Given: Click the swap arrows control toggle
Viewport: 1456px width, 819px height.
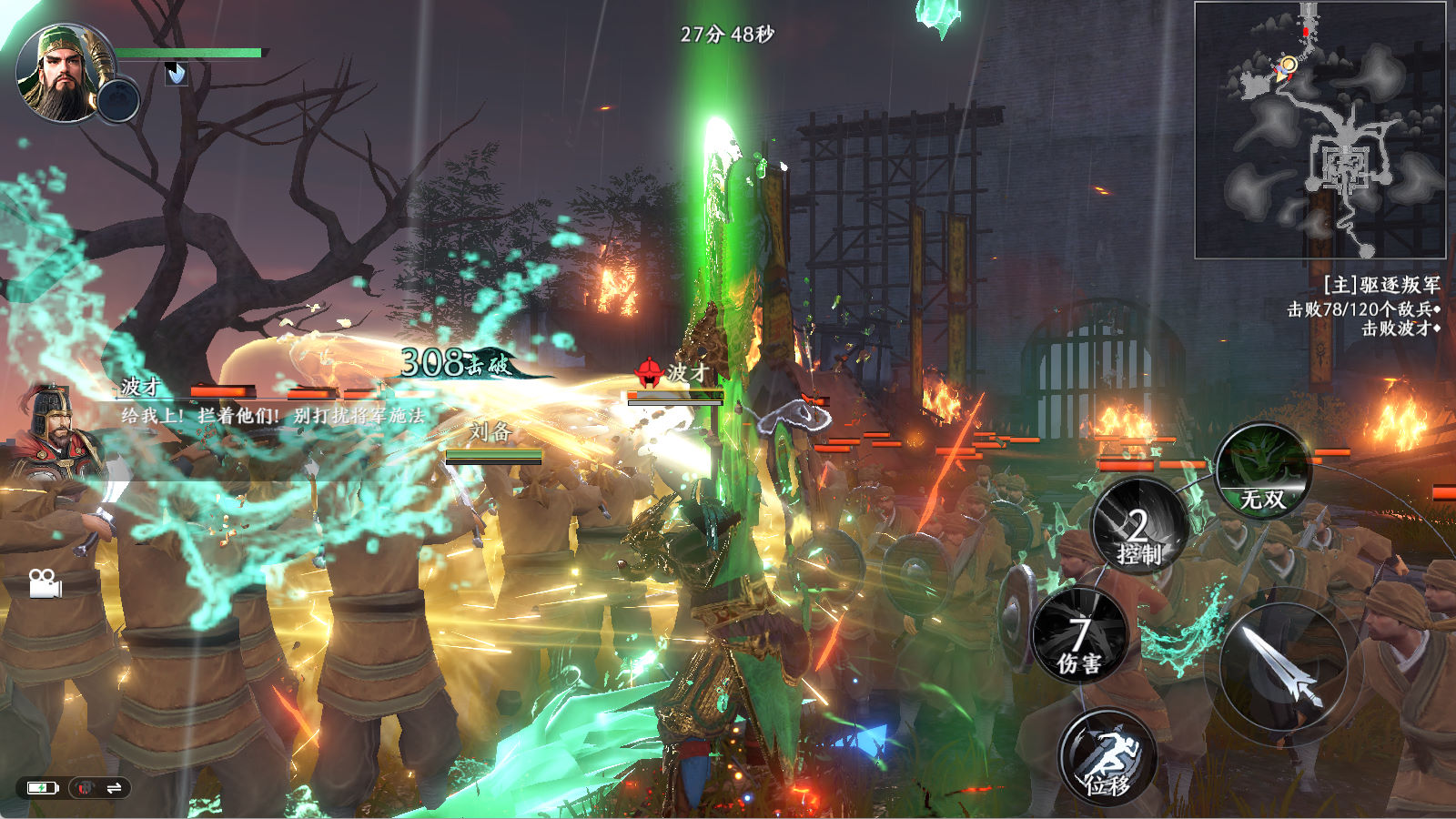Looking at the screenshot, I should pyautogui.click(x=114, y=788).
